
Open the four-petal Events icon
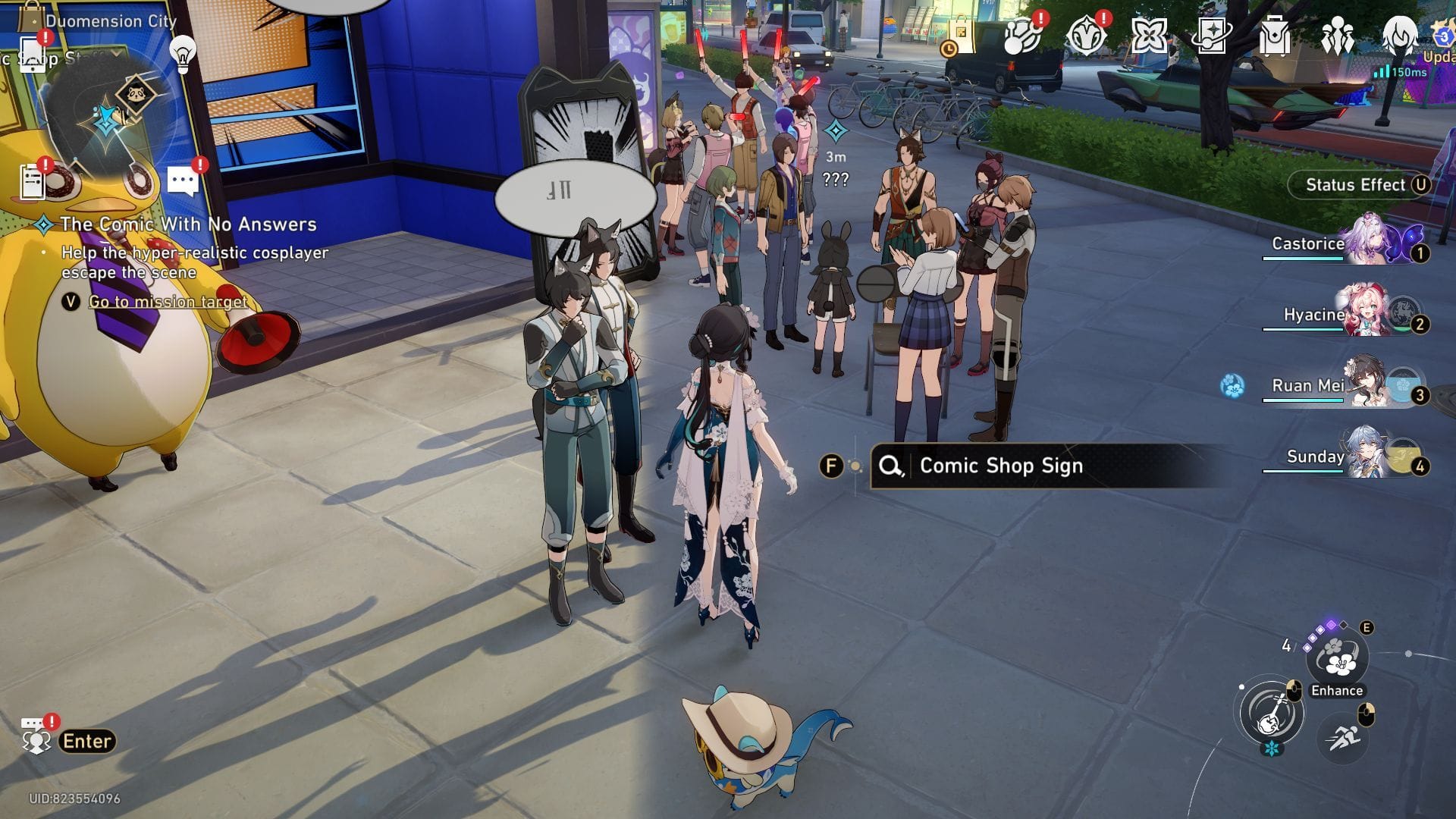coord(1151,34)
